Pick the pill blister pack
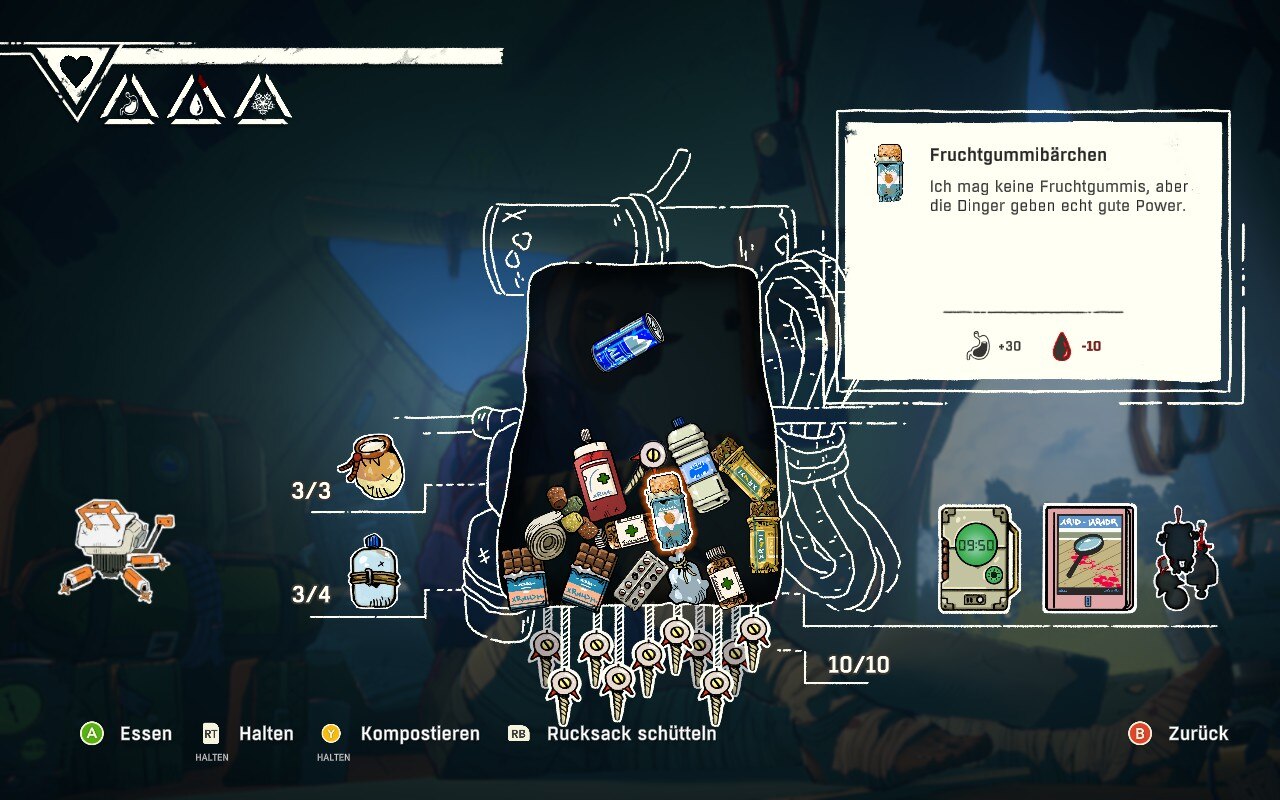 tap(641, 580)
